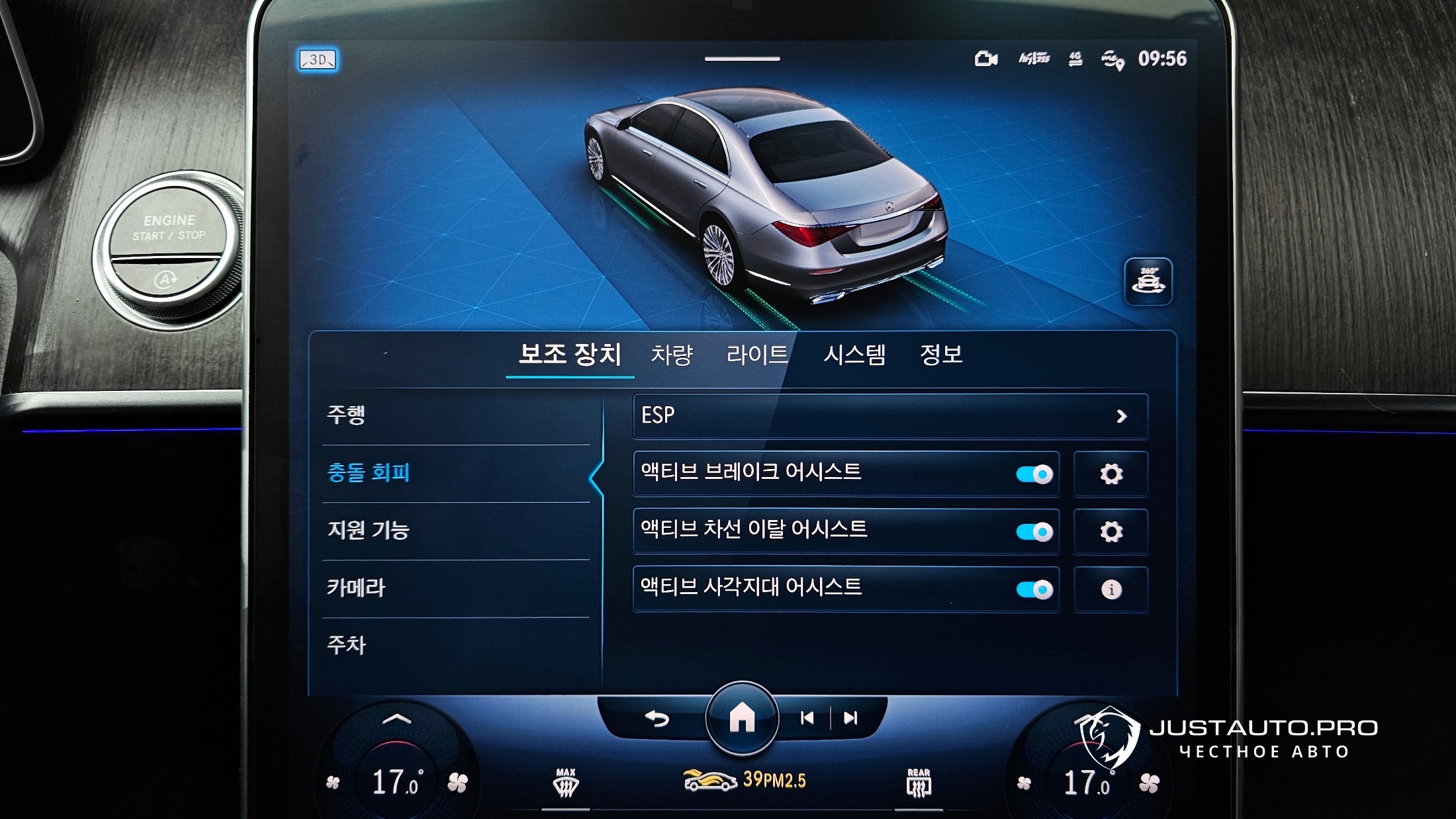The image size is (1456, 819).
Task: Click the 3D view button
Action: pos(318,60)
